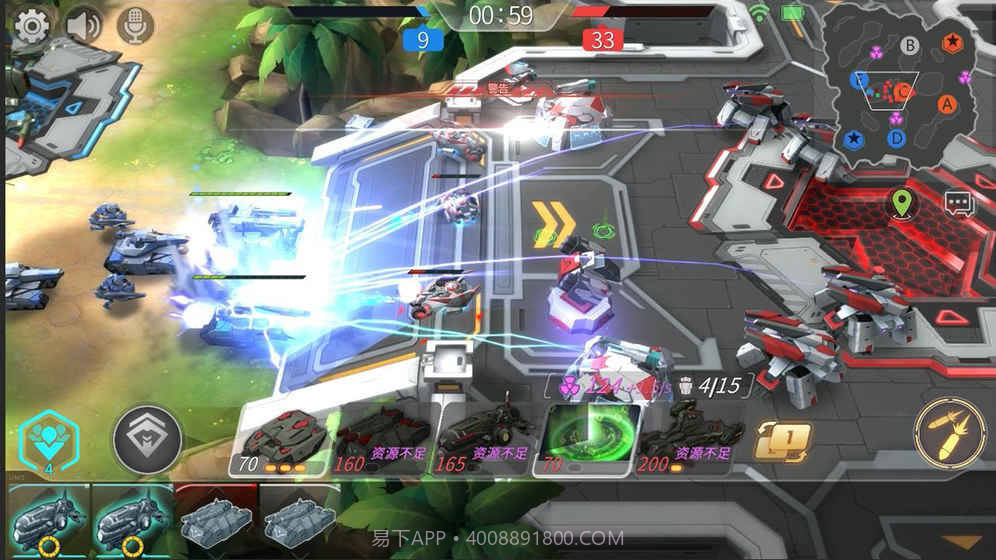Select point B on the minimap
Image resolution: width=996 pixels, height=560 pixels.
tap(909, 45)
